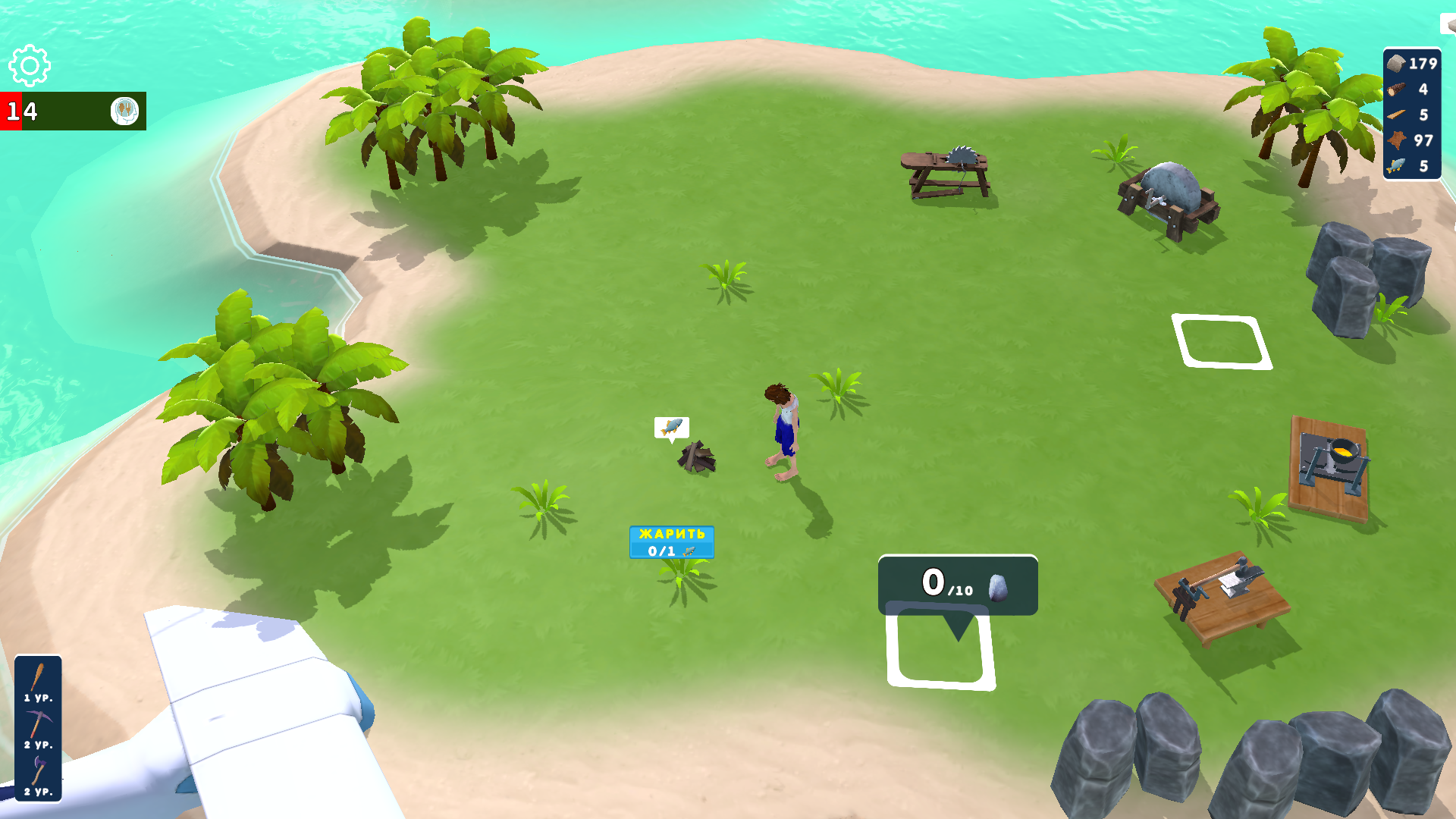Click the plate icon beside the health bar
Screen dimensions: 1456x819
point(124,111)
